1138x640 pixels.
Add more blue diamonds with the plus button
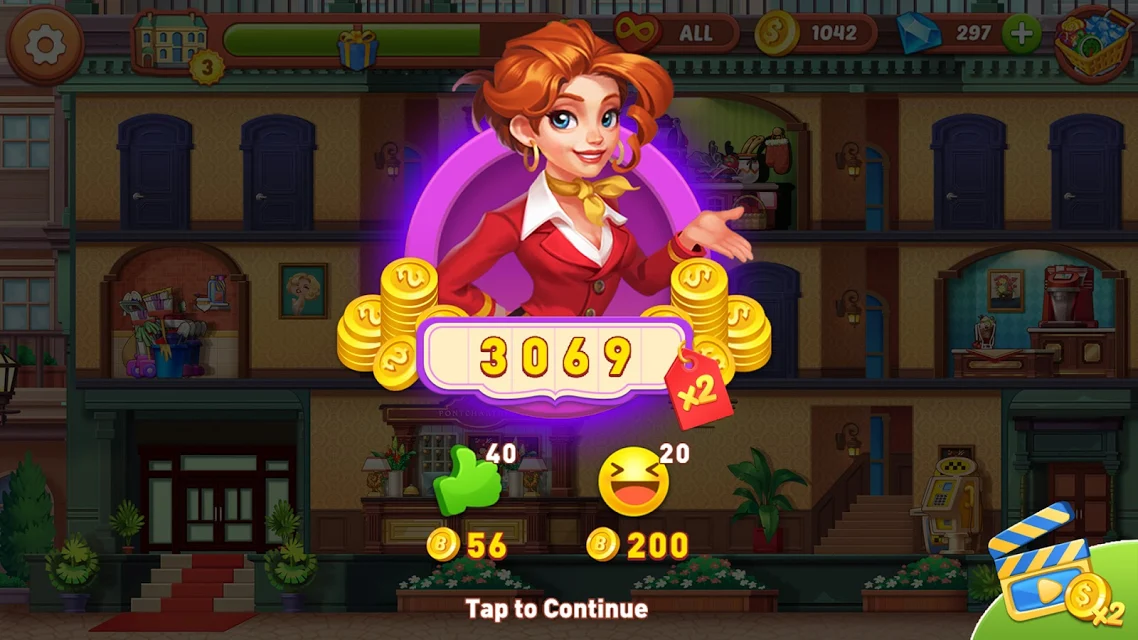1021,34
